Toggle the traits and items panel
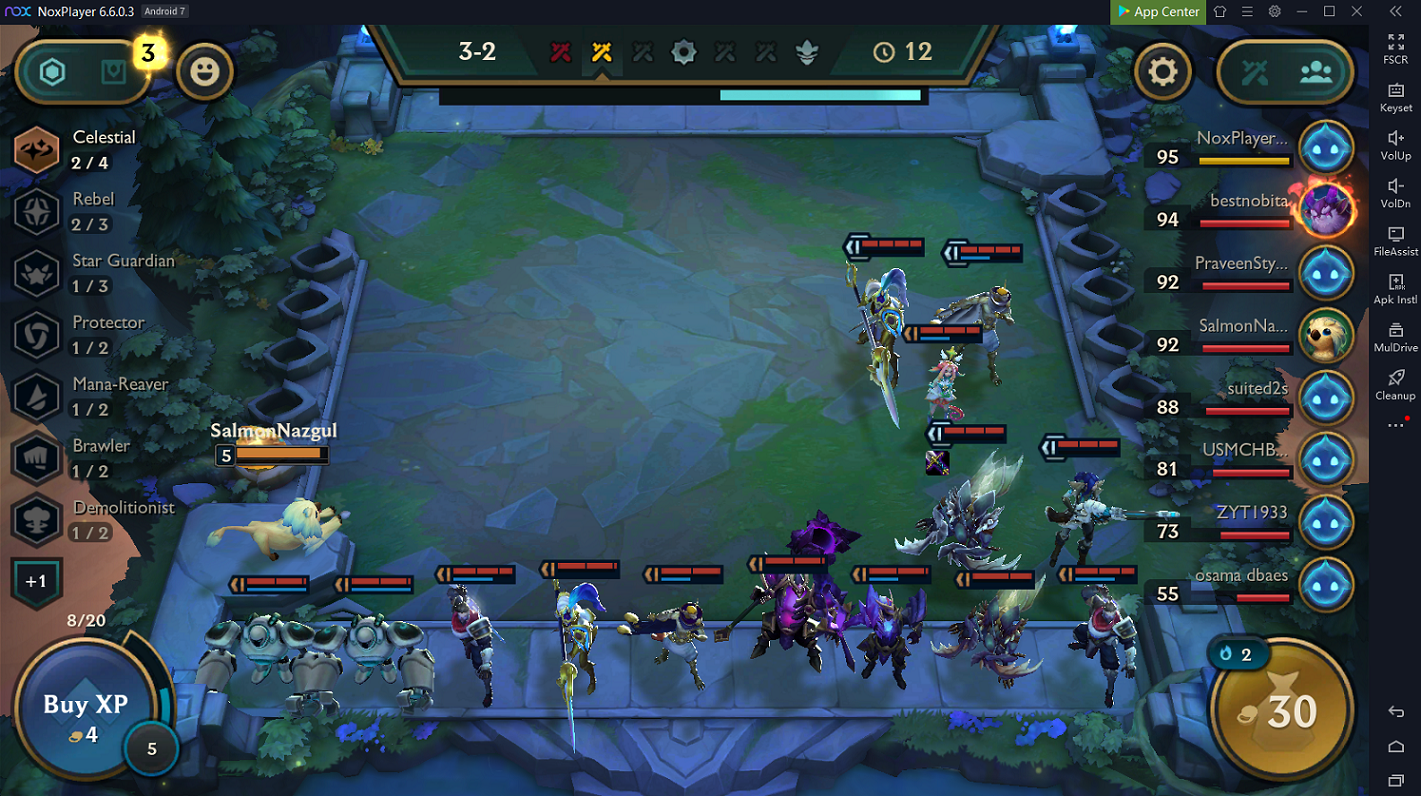The image size is (1421, 796). coord(83,71)
